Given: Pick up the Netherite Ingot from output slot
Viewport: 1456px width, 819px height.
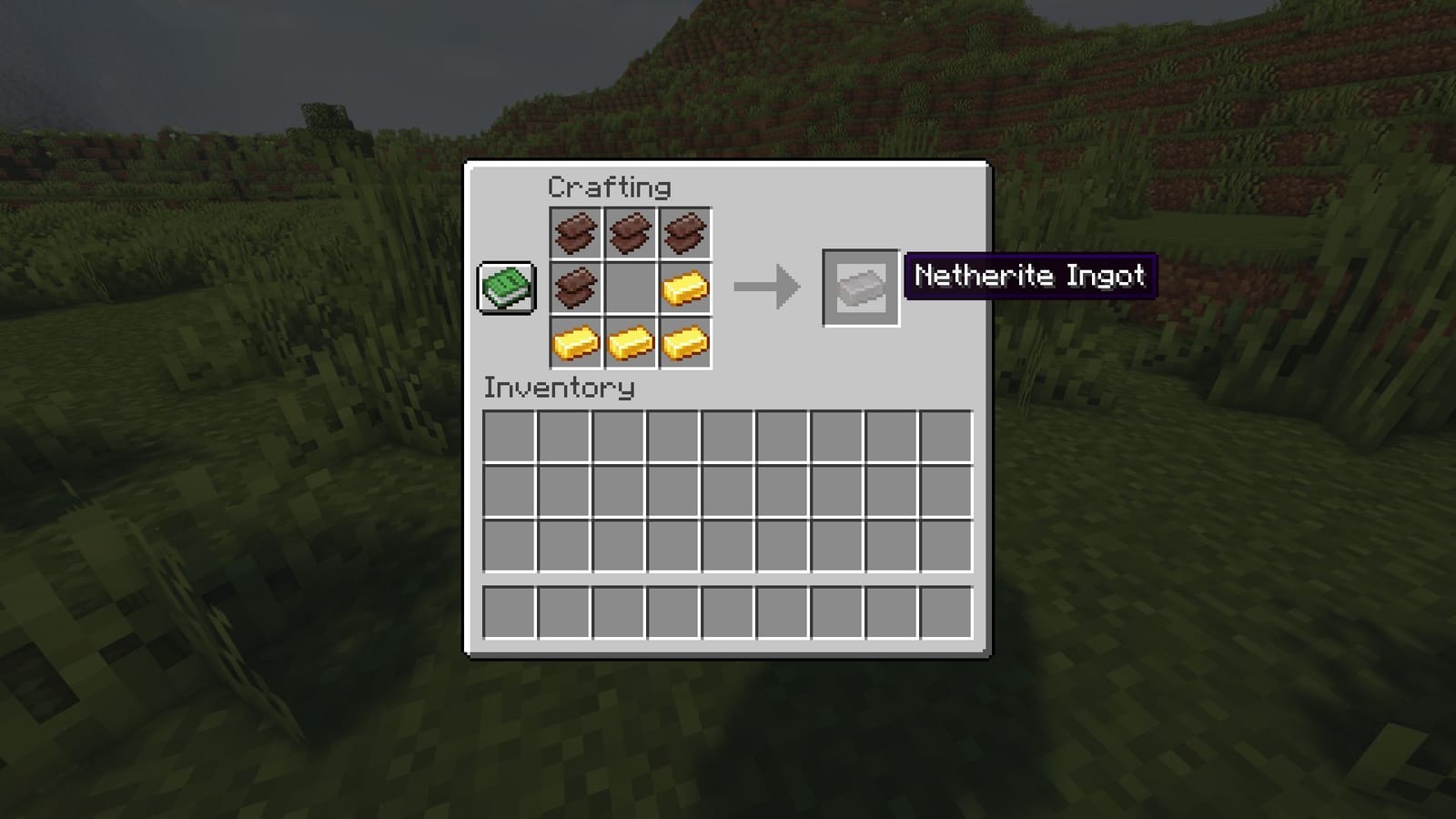Looking at the screenshot, I should coord(859,288).
